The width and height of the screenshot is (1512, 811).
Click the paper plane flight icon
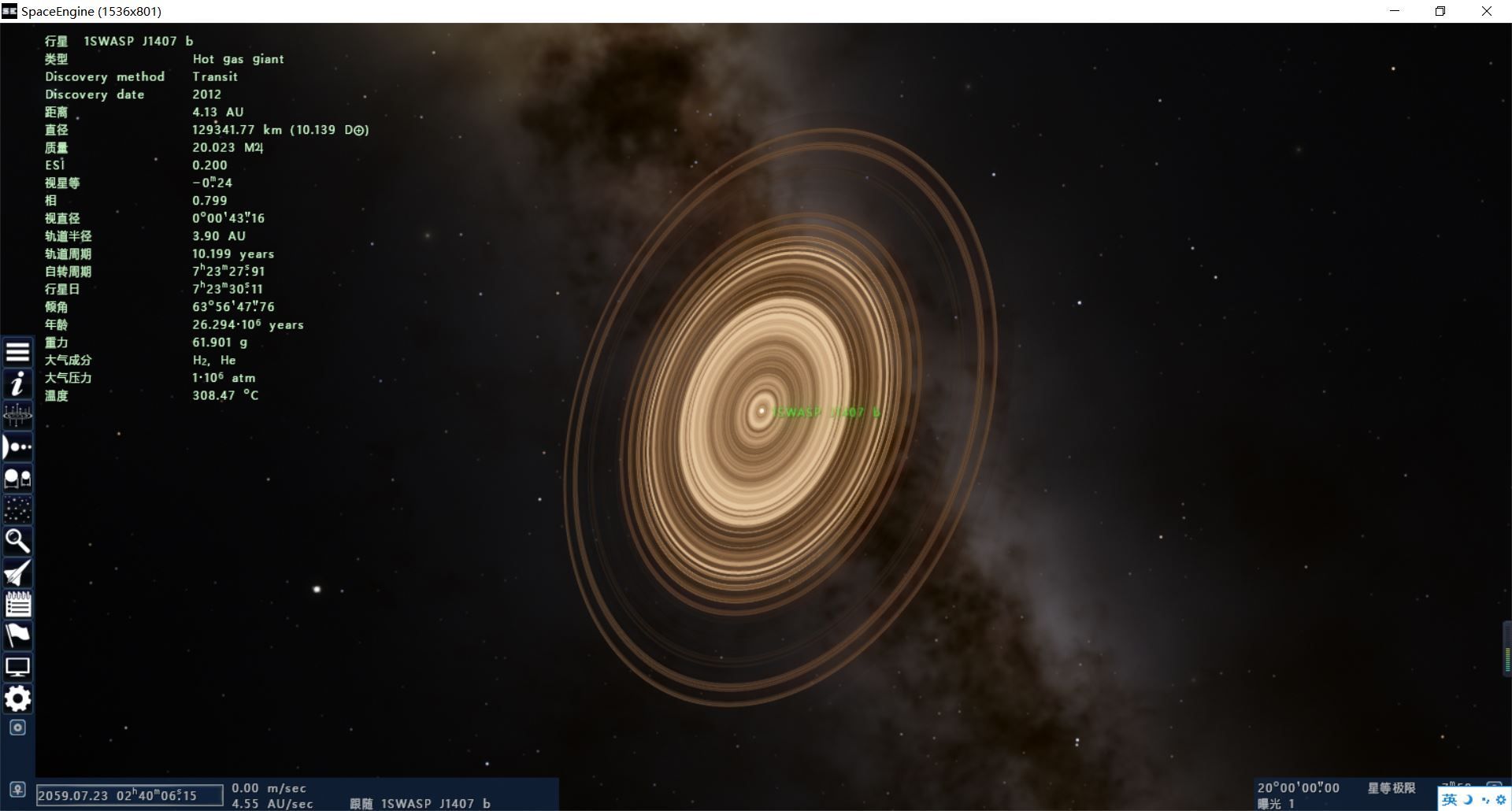coord(17,573)
